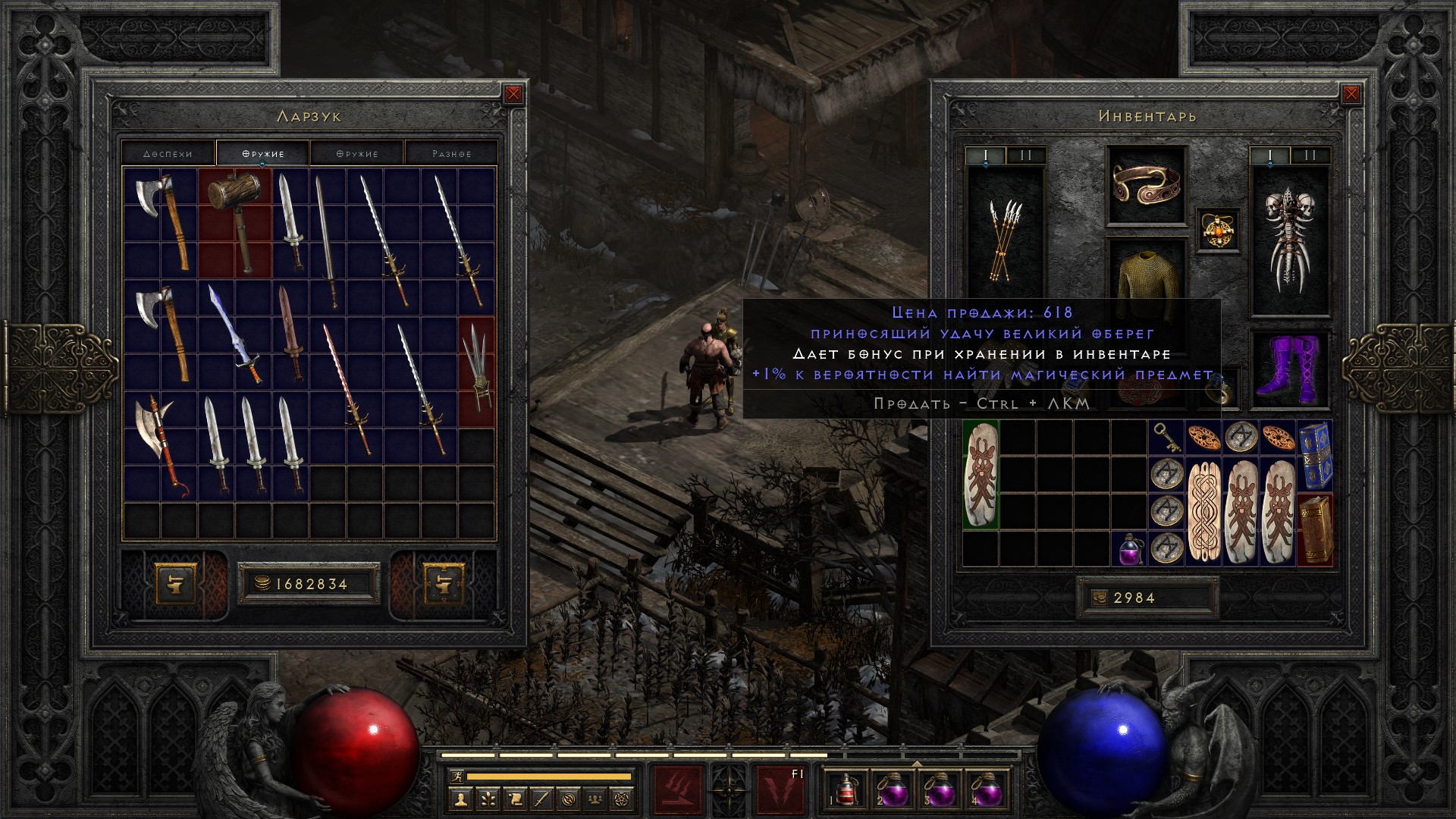Close the Larzuk vendor window
The image size is (1456, 819).
[x=513, y=94]
